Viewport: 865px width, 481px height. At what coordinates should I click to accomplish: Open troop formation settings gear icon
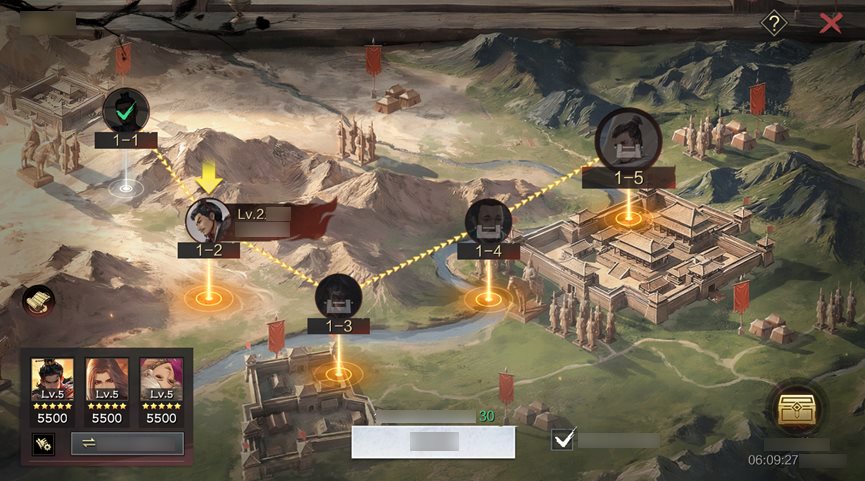(x=44, y=444)
